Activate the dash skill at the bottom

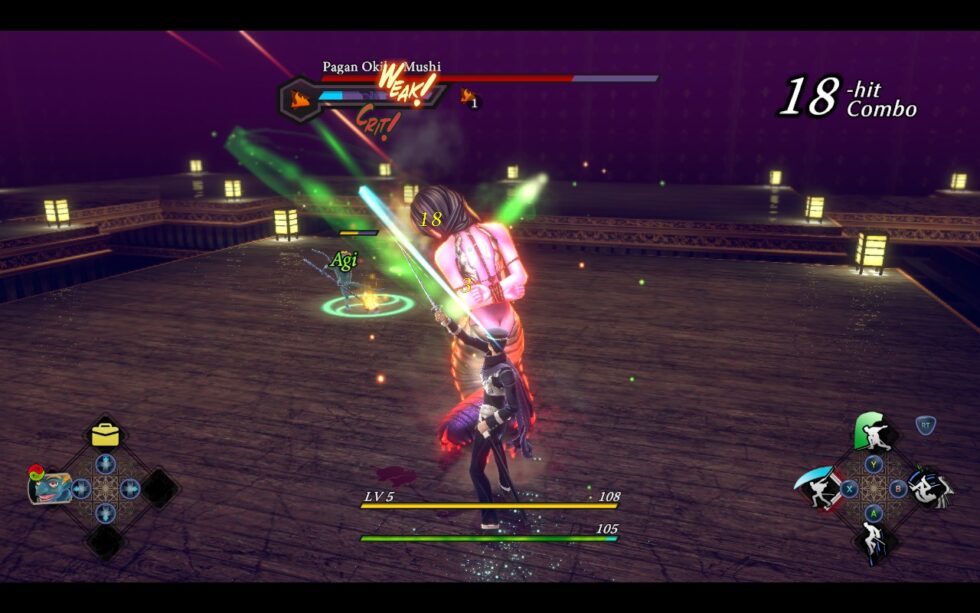873,541
